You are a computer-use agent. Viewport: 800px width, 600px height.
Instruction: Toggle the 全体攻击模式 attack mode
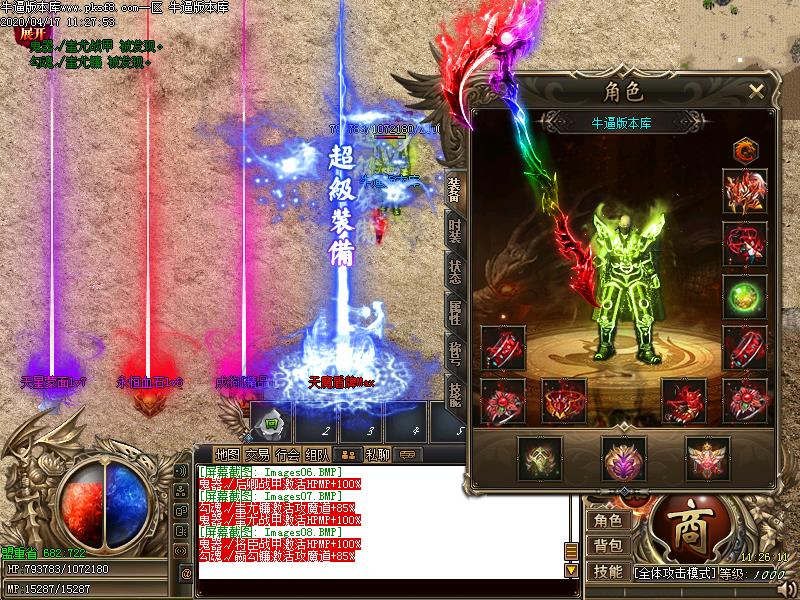676,574
